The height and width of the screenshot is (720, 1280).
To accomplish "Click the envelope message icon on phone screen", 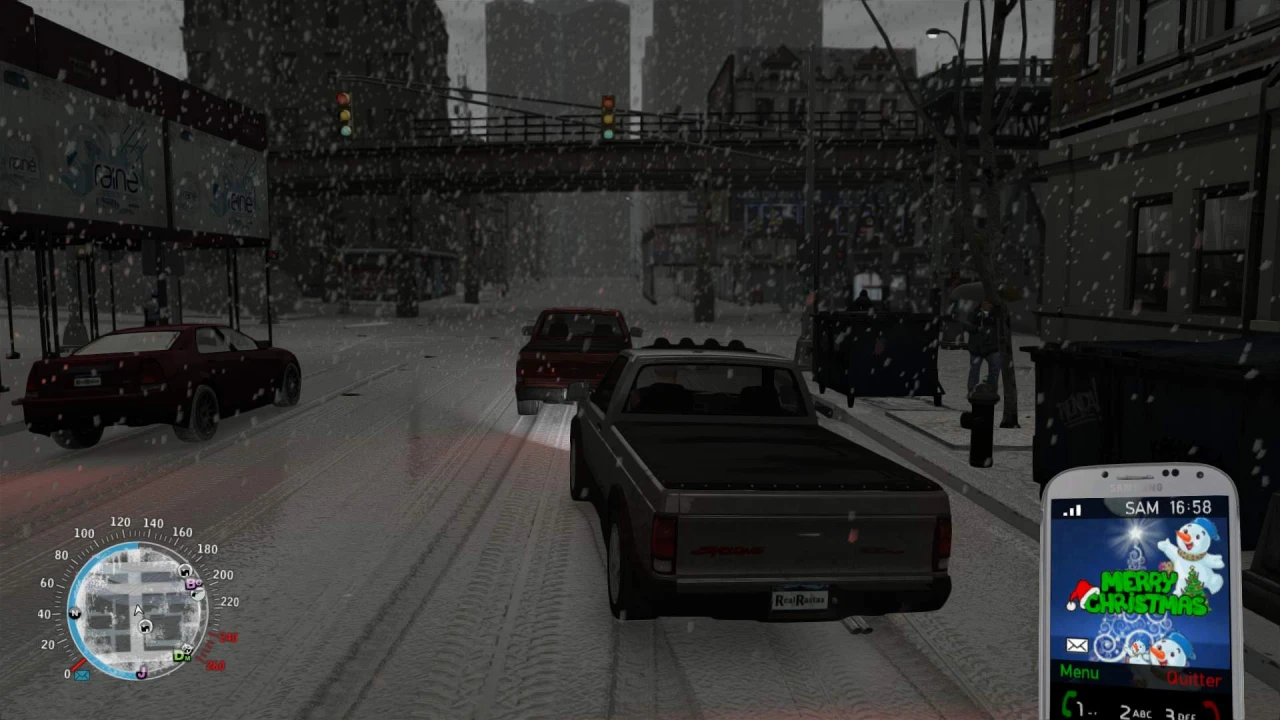I will pos(1075,645).
